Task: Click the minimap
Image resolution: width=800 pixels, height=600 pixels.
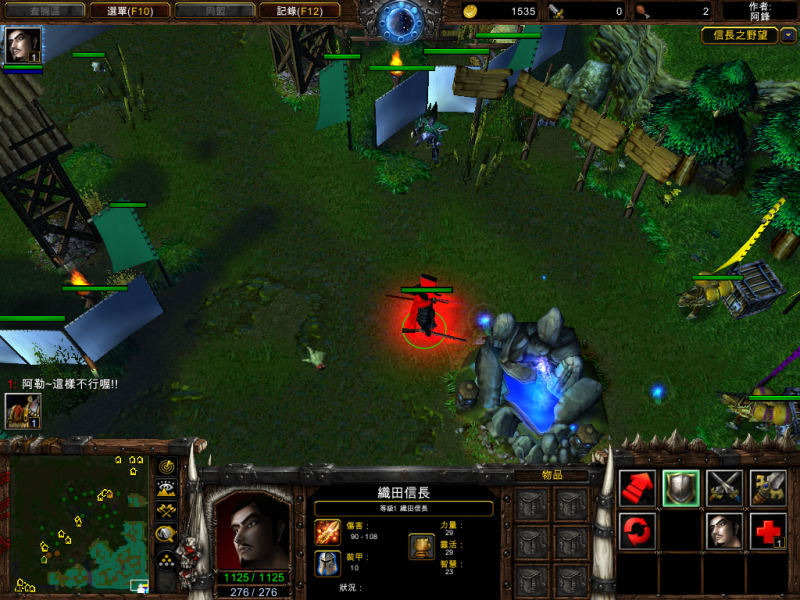Action: (x=78, y=522)
